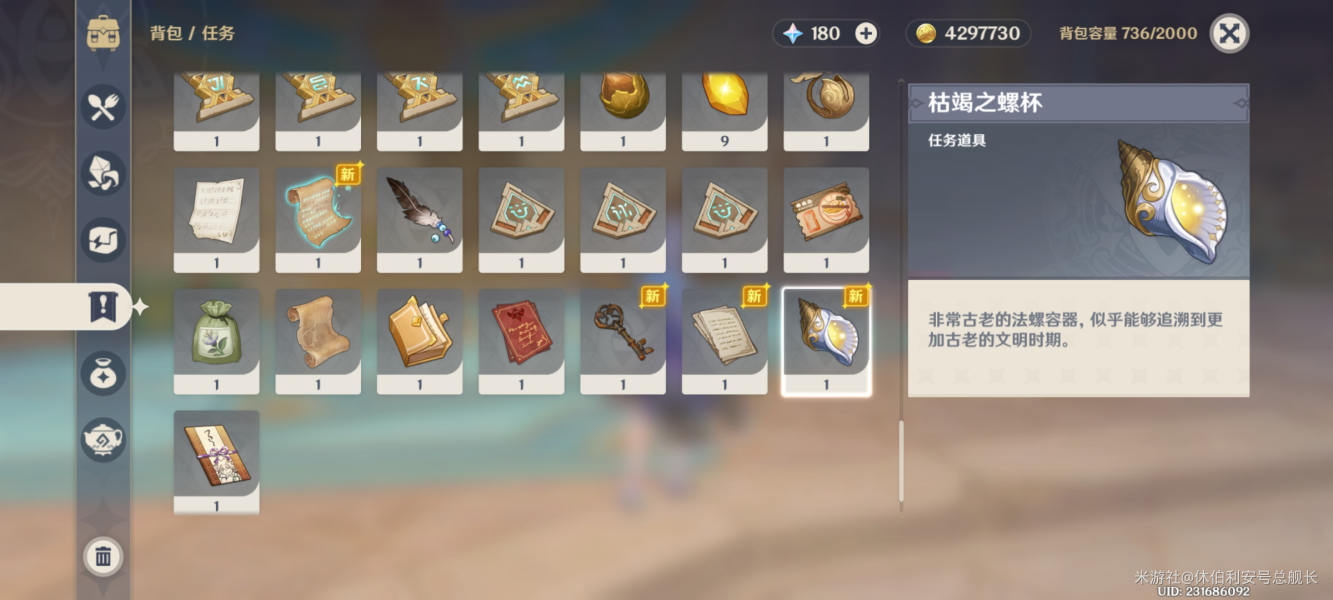Click the backpack icon atop the sidebar
Image resolution: width=1333 pixels, height=600 pixels.
[x=103, y=33]
